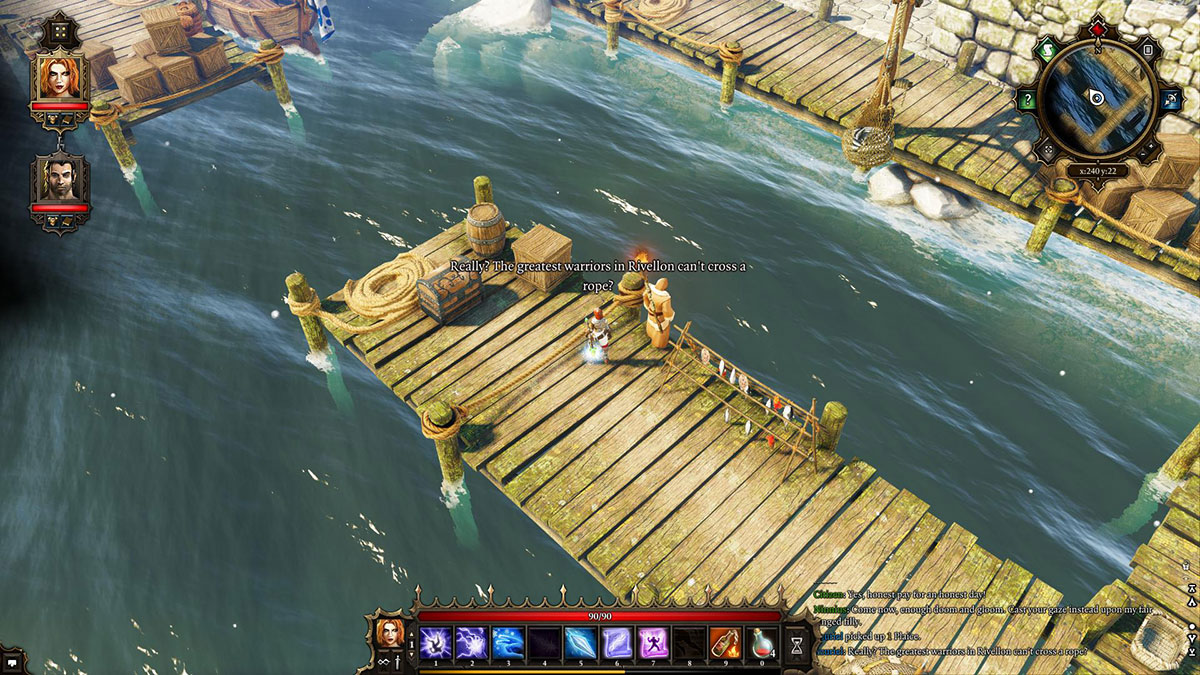Open the chat bubble in bottom corner
Viewport: 1200px width, 675px height.
click(x=11, y=661)
